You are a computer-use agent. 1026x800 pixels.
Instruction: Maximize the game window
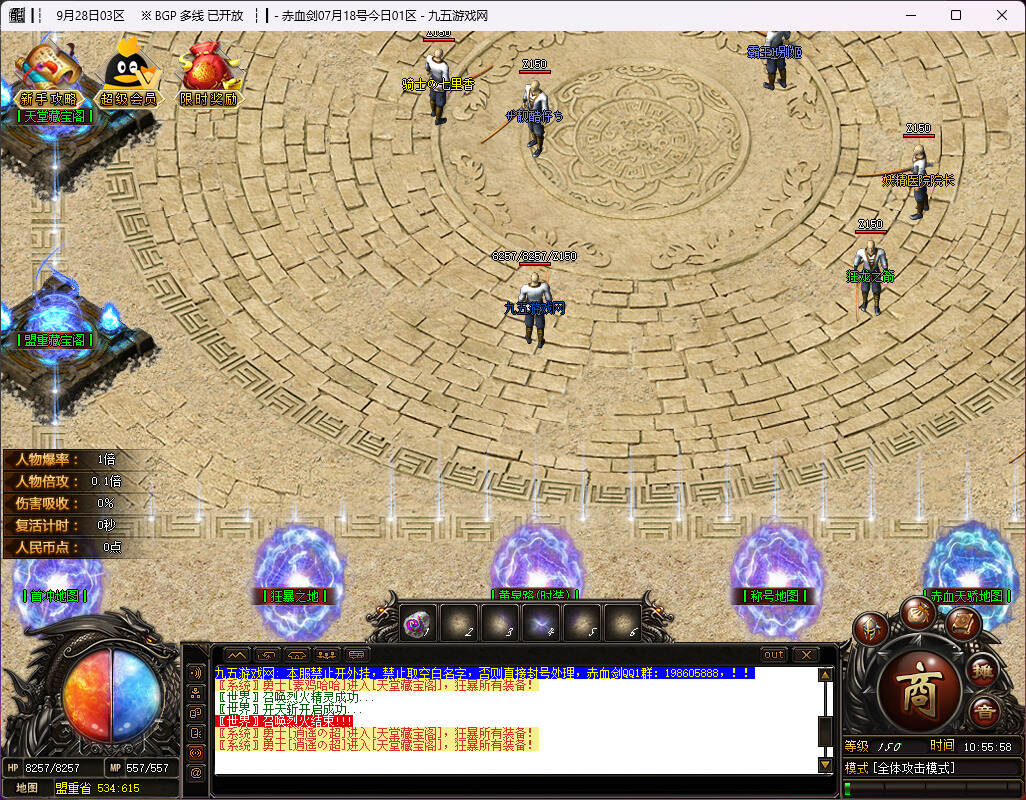click(955, 15)
